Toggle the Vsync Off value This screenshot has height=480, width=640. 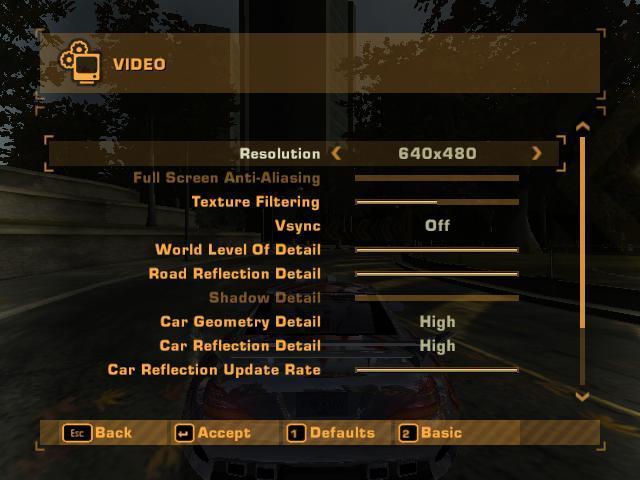point(437,225)
